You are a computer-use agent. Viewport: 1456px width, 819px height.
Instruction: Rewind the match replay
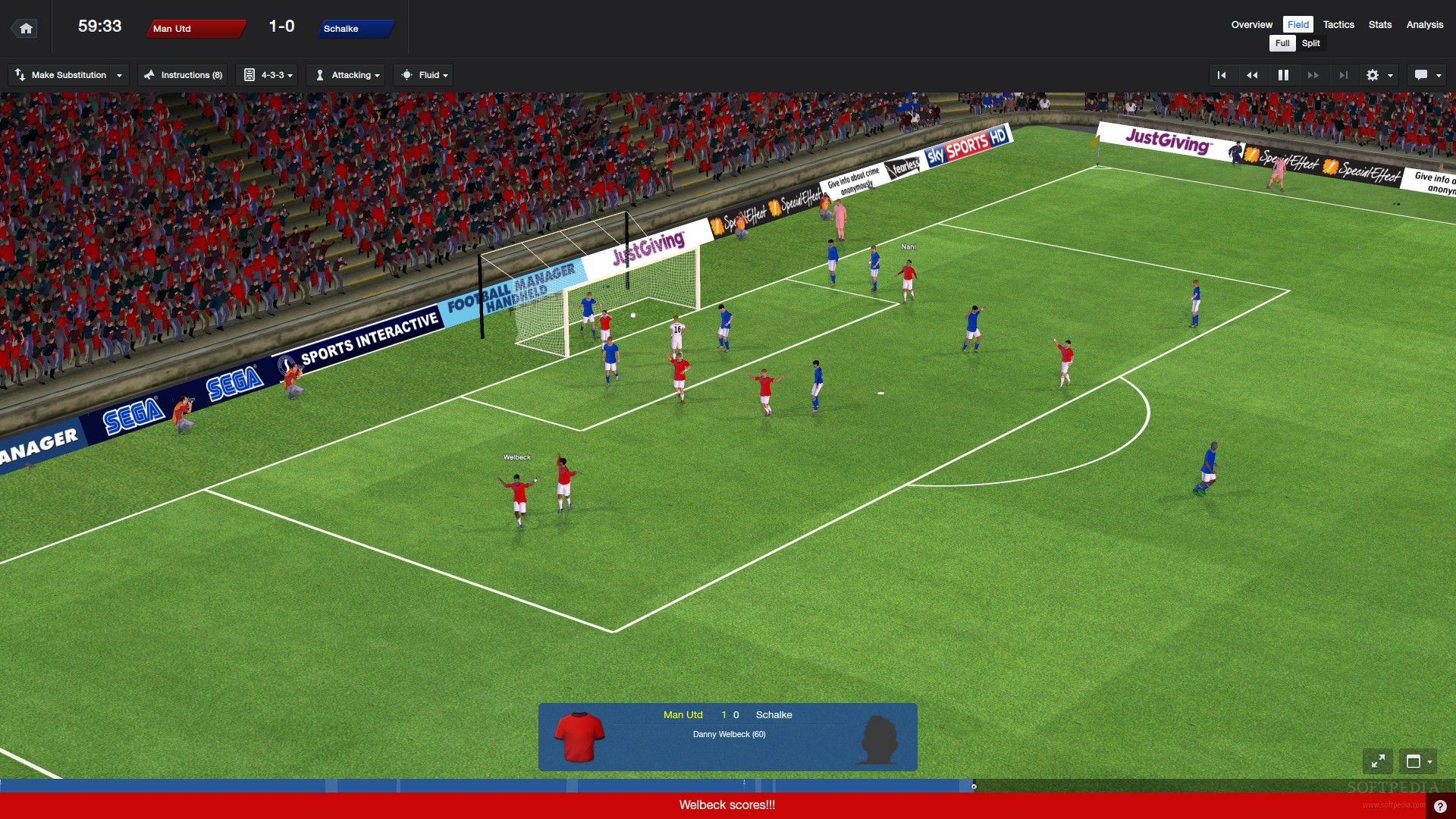1252,75
